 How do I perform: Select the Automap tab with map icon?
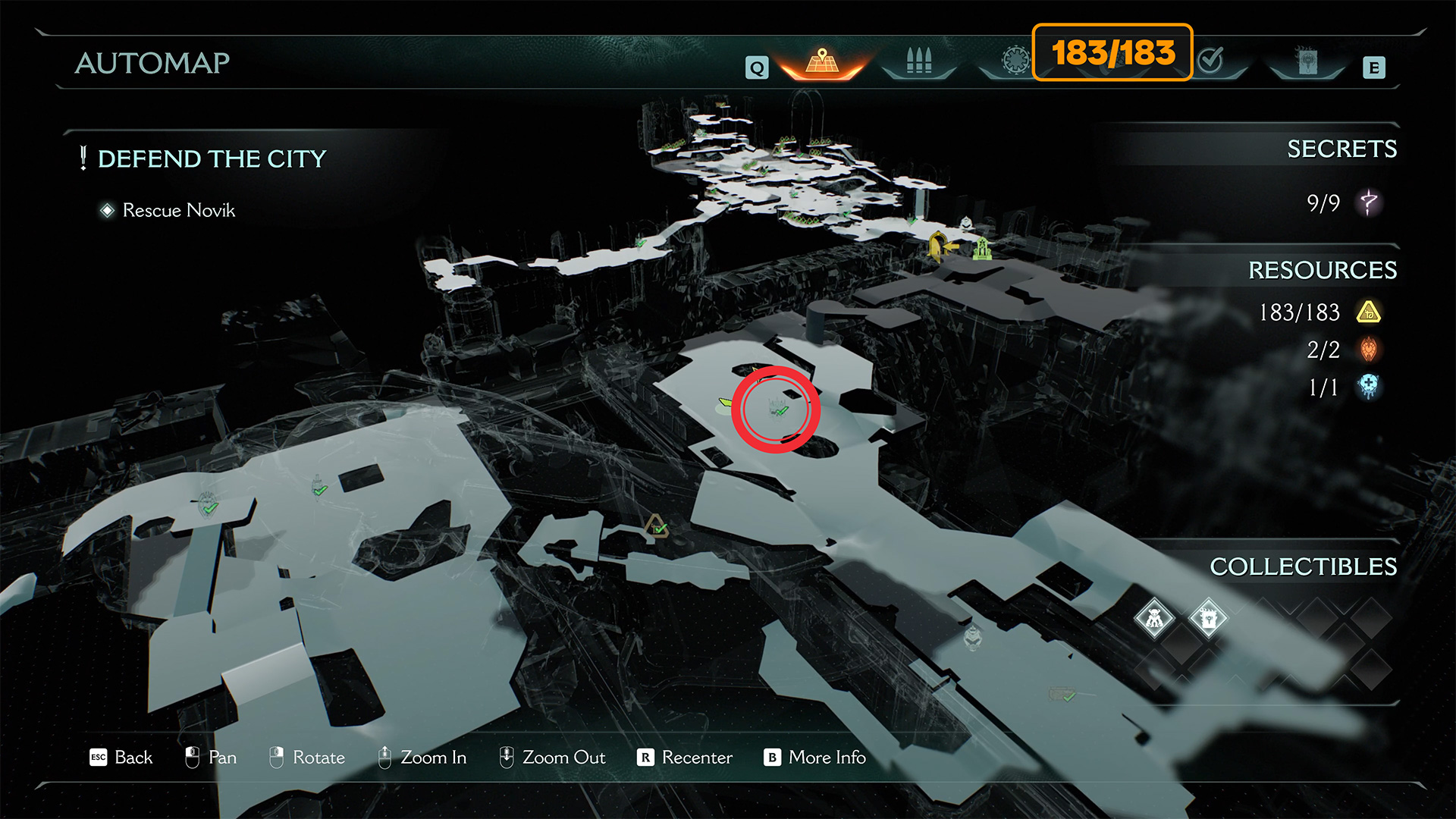pos(822,62)
